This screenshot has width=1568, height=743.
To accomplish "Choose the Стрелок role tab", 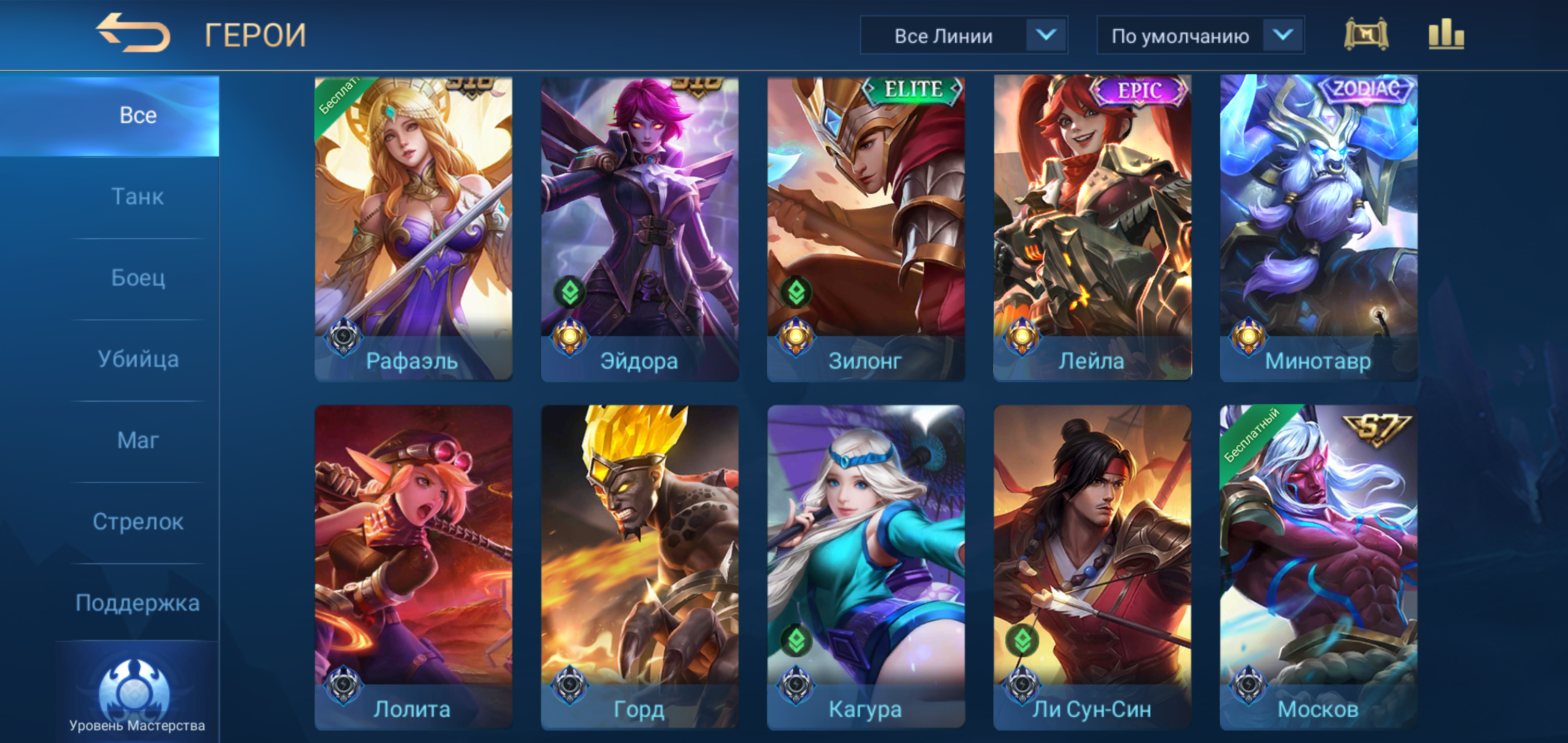I will click(x=138, y=522).
